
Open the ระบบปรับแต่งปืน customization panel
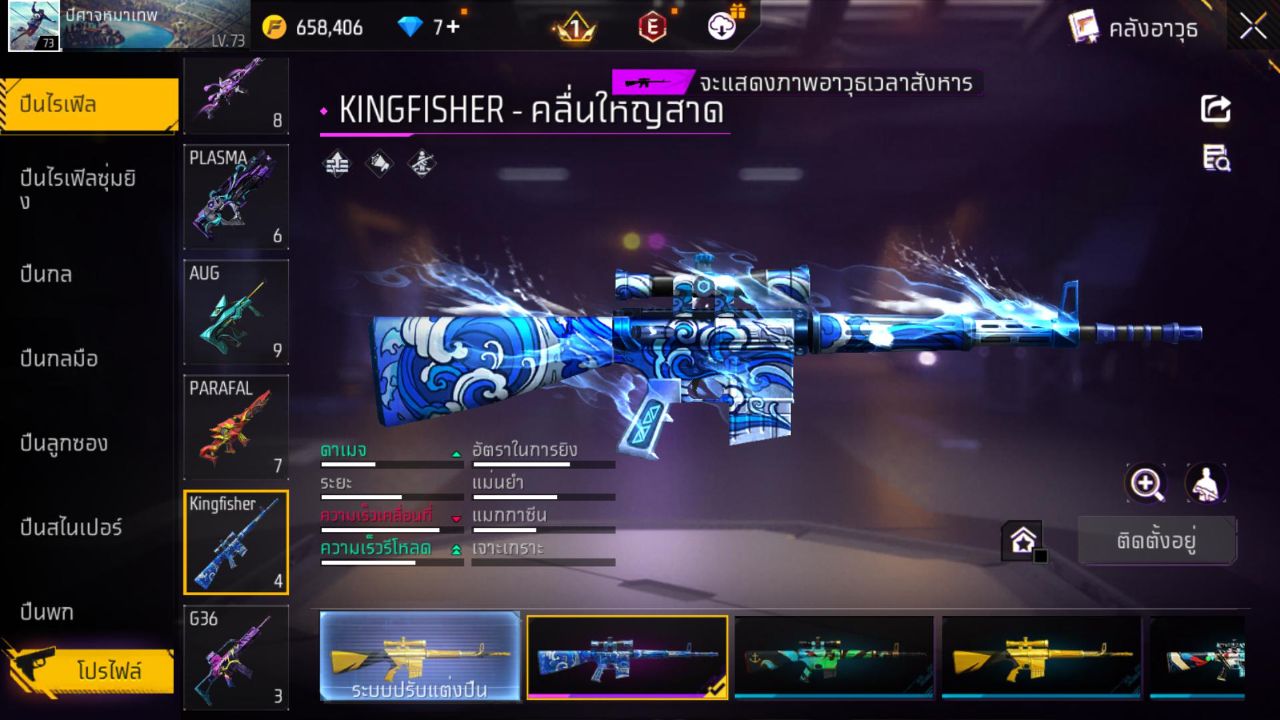click(x=420, y=657)
